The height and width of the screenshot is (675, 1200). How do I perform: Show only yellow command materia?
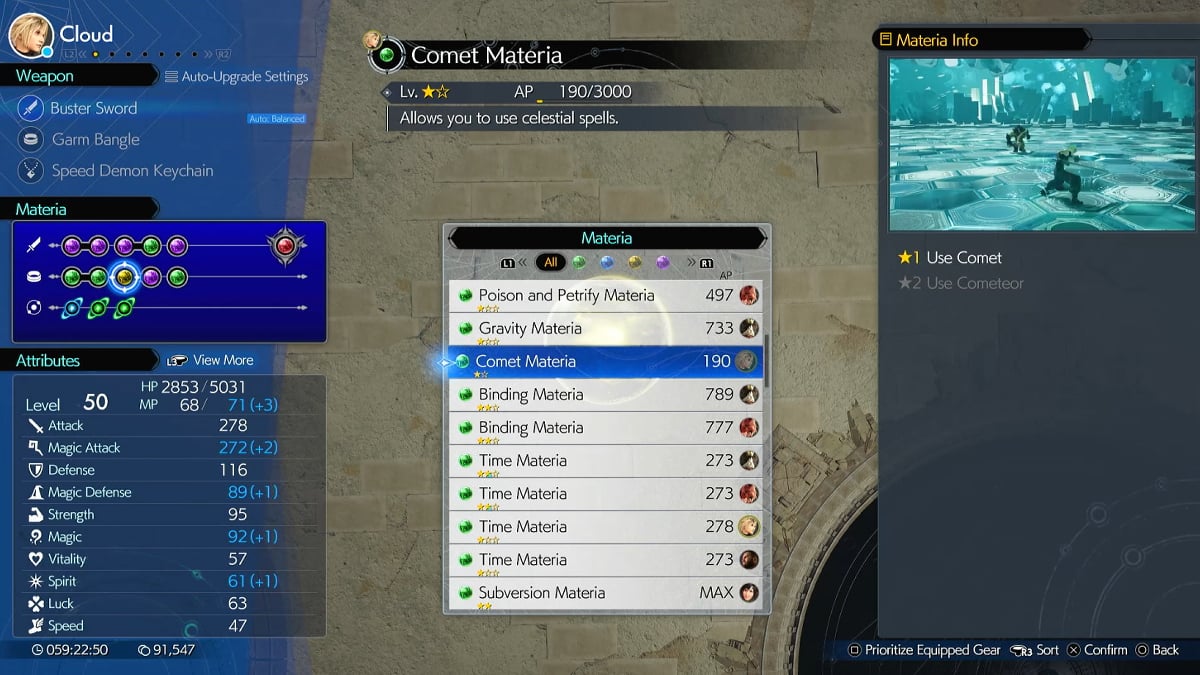pyautogui.click(x=634, y=263)
